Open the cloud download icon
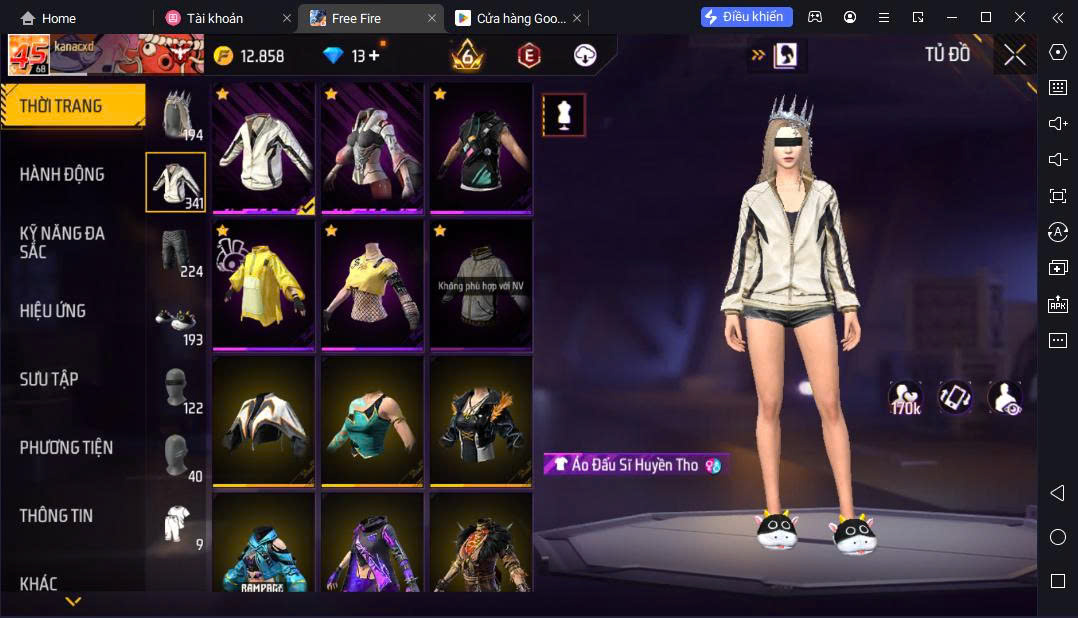Screen dimensions: 1078x618 (x=585, y=56)
